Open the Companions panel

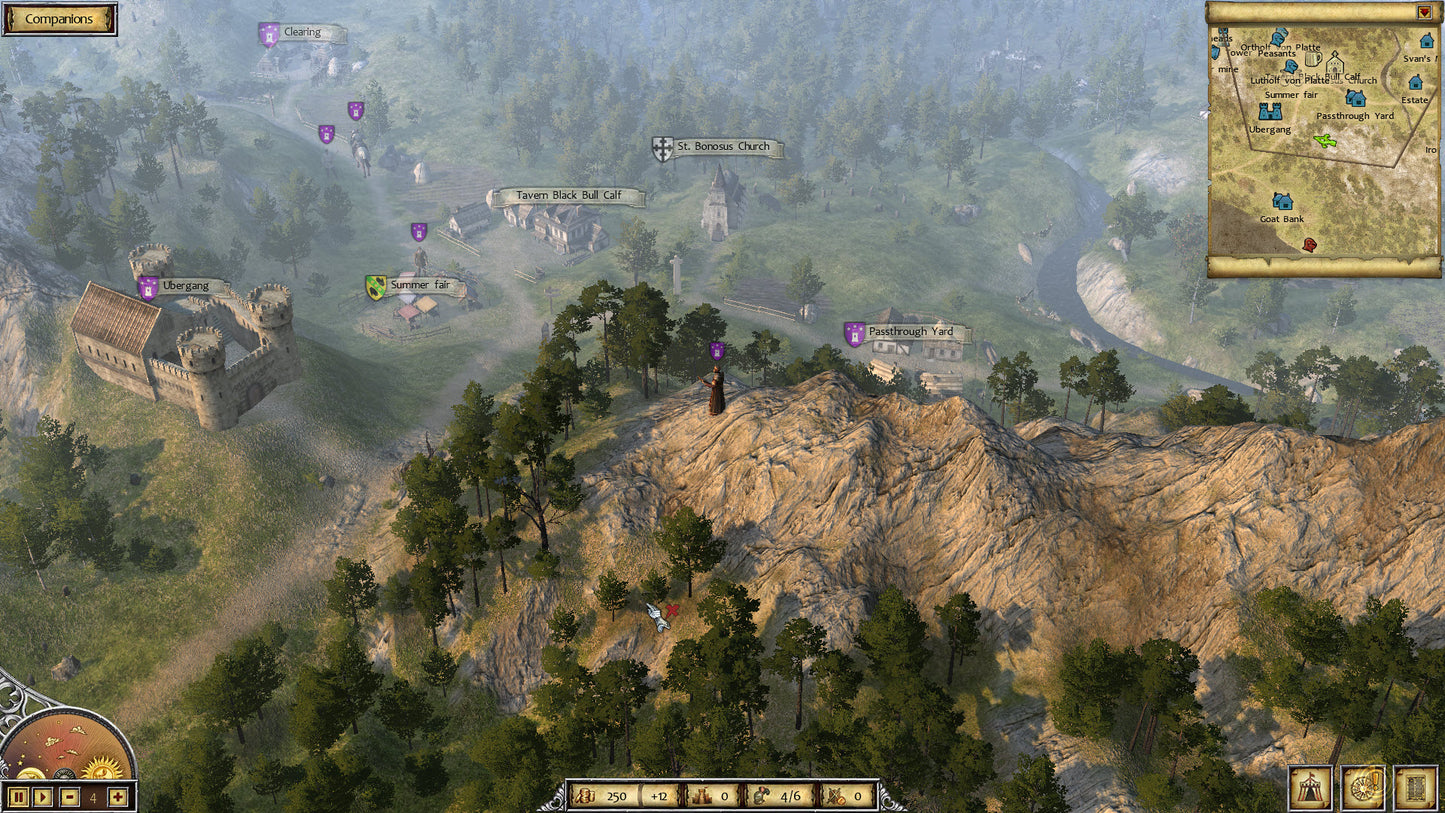[59, 19]
